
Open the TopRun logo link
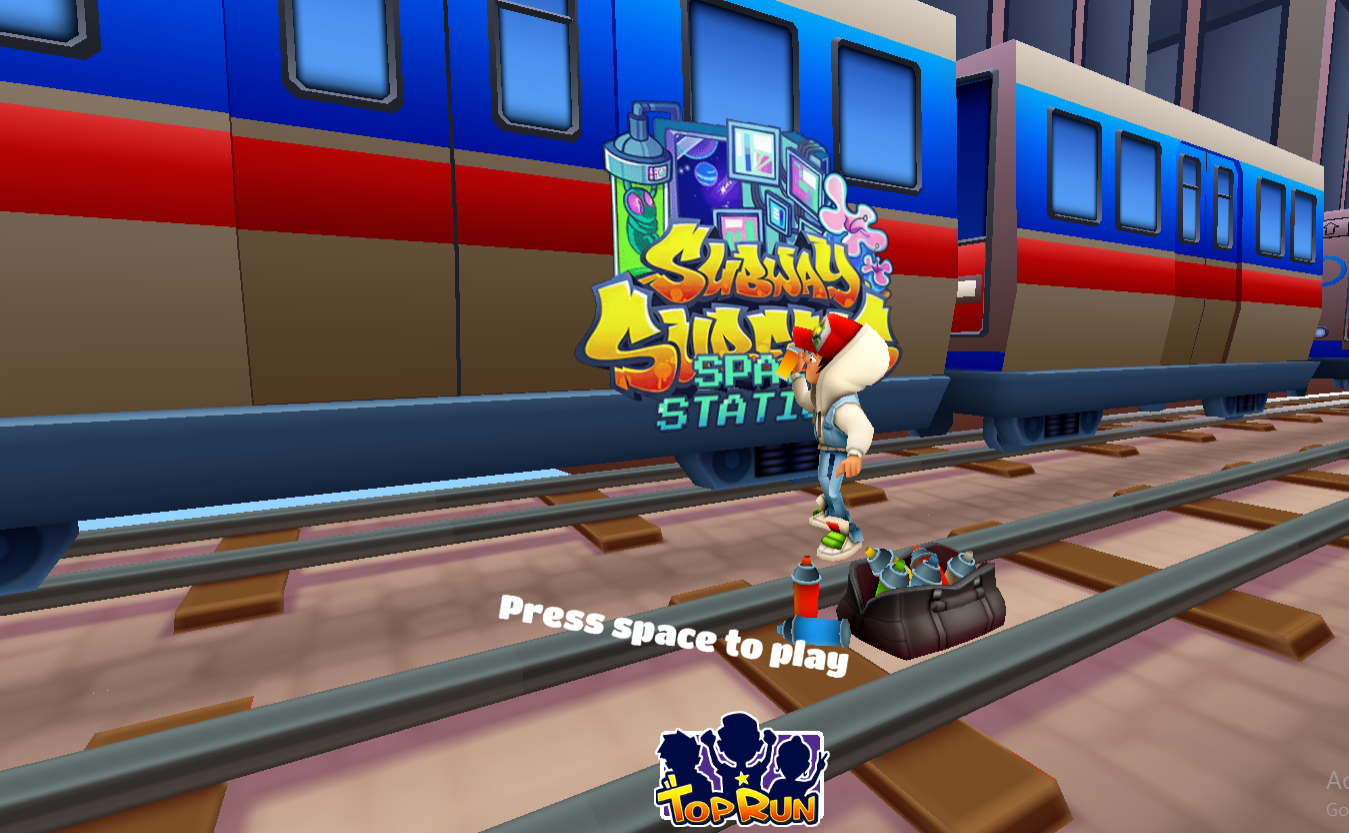coord(741,772)
